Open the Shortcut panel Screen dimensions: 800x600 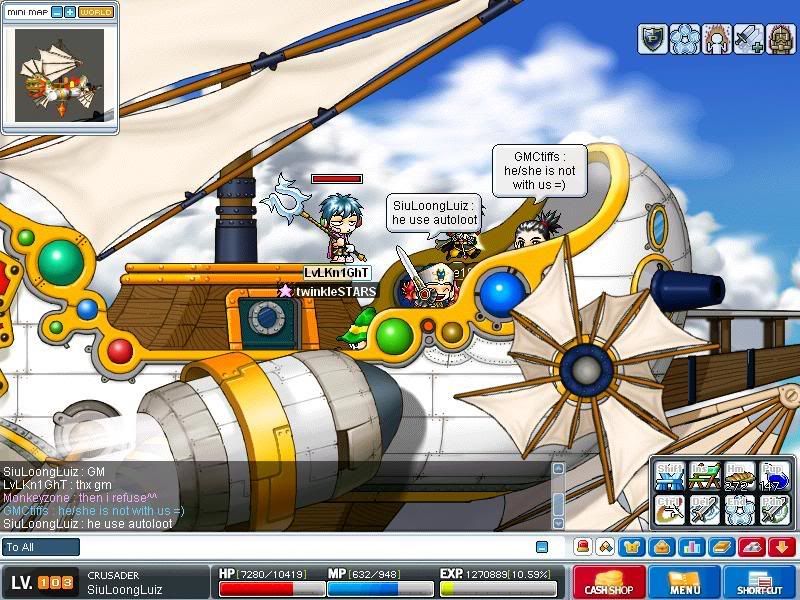point(760,582)
